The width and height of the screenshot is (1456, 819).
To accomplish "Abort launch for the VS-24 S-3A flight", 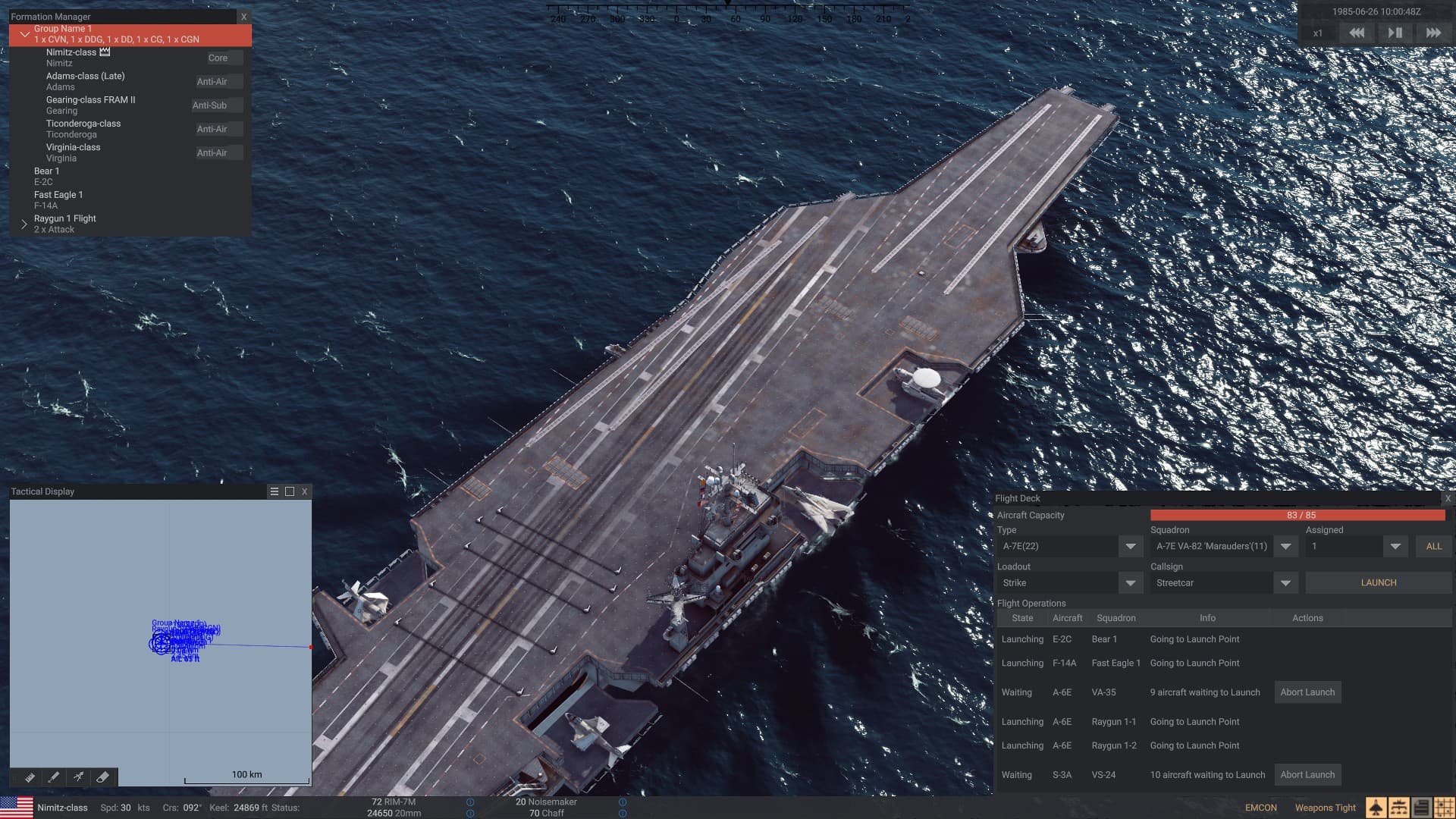I will pos(1307,774).
